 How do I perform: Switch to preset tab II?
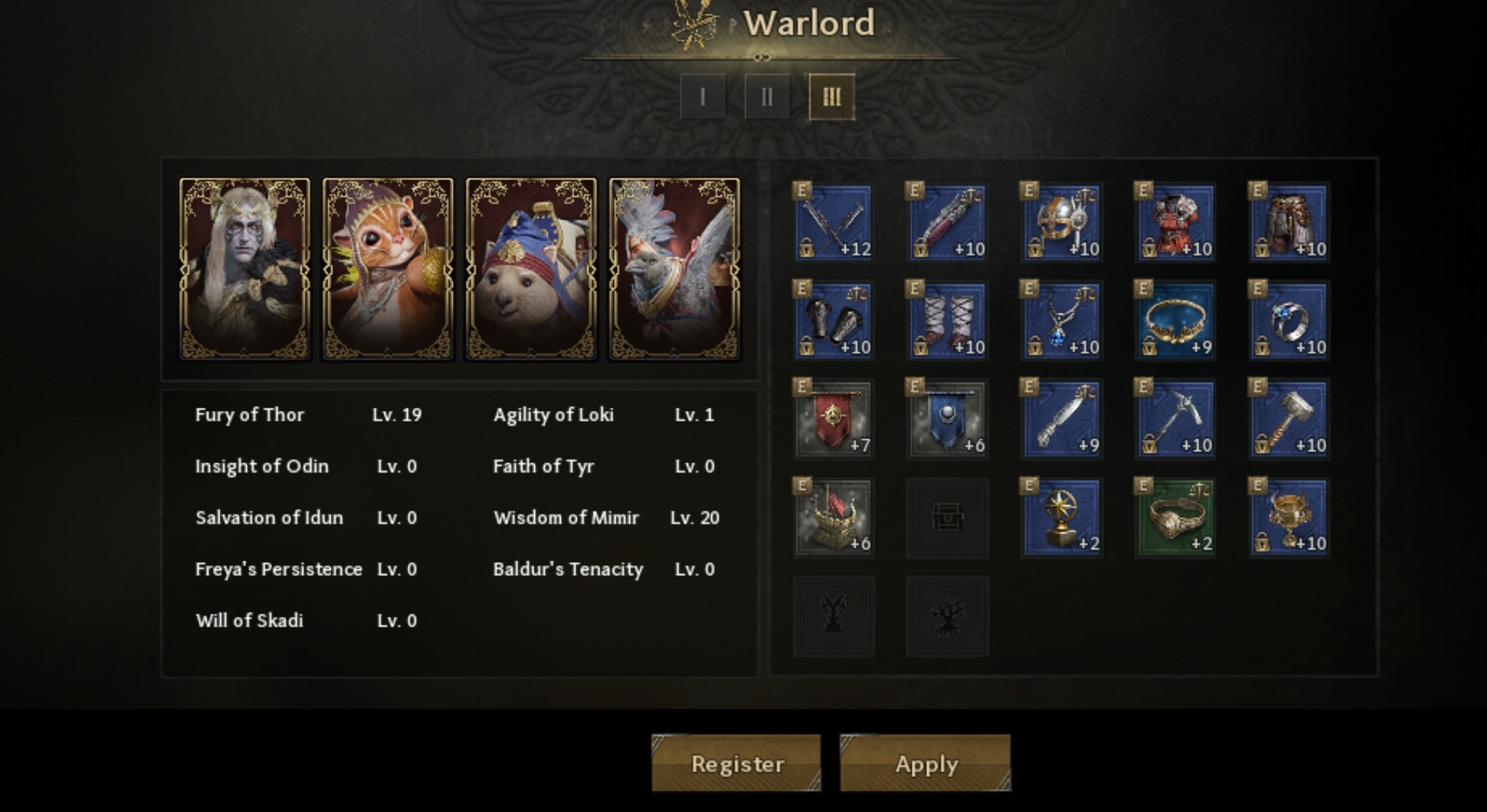coord(767,97)
